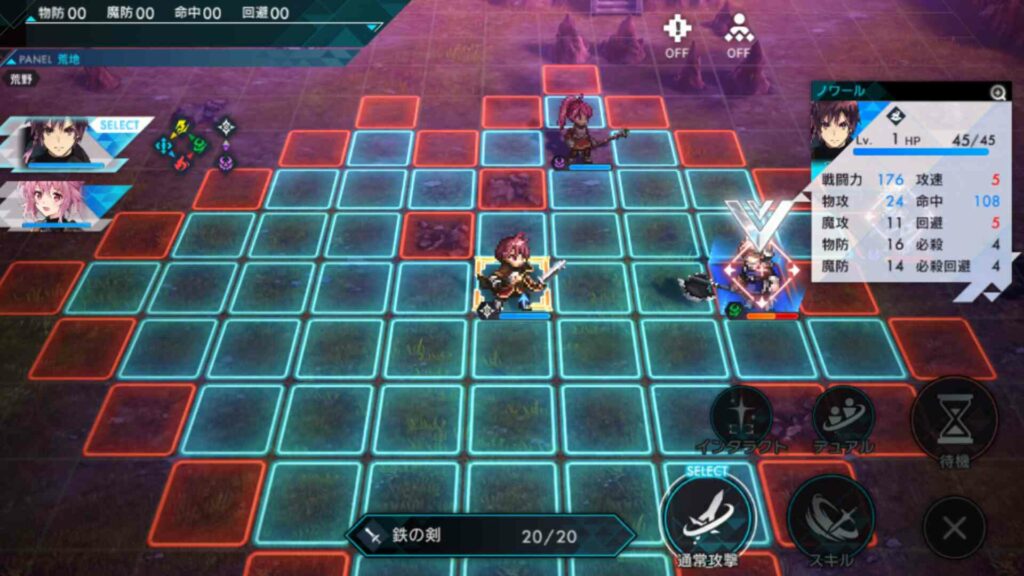Cancel with the round X button
The width and height of the screenshot is (1024, 576).
pyautogui.click(x=954, y=527)
